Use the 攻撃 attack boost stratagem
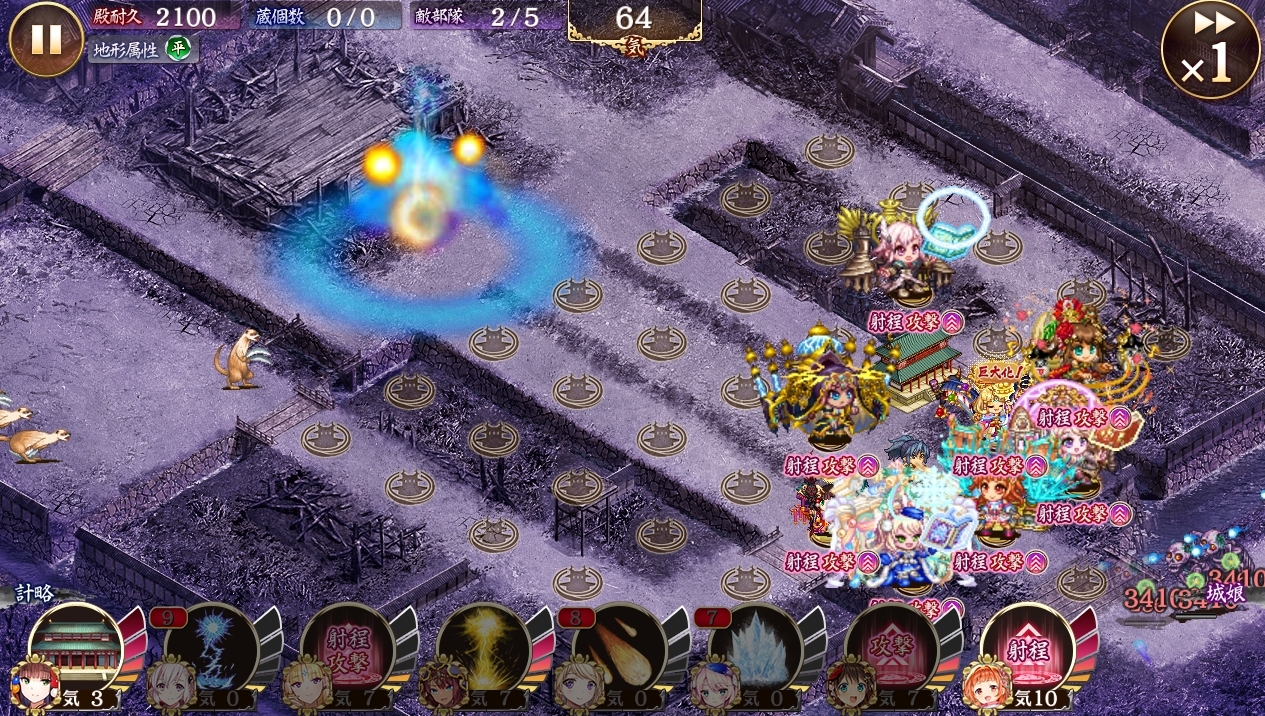This screenshot has width=1265, height=716. (892, 650)
